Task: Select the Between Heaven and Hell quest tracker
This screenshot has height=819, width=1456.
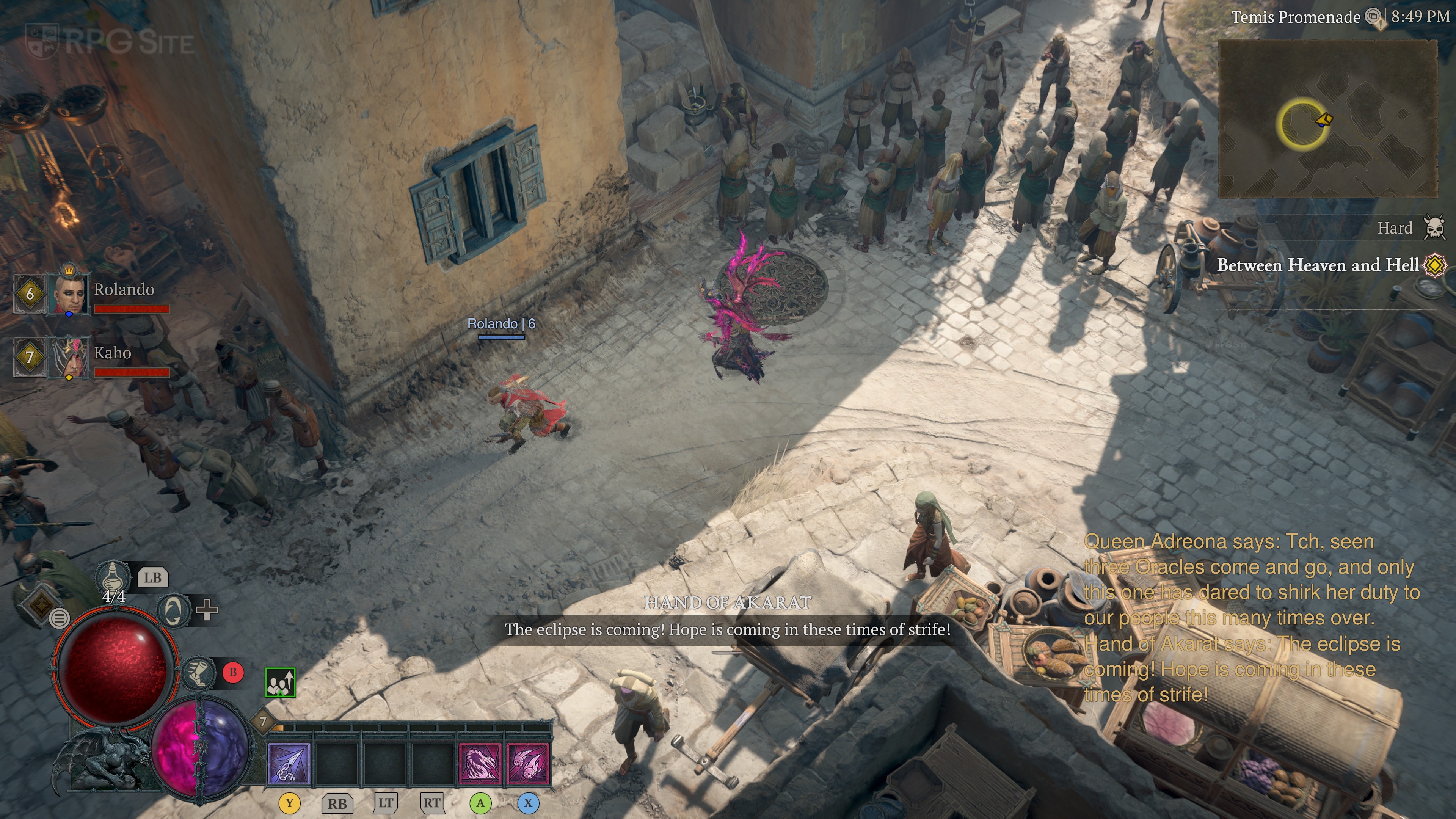Action: pyautogui.click(x=1317, y=265)
